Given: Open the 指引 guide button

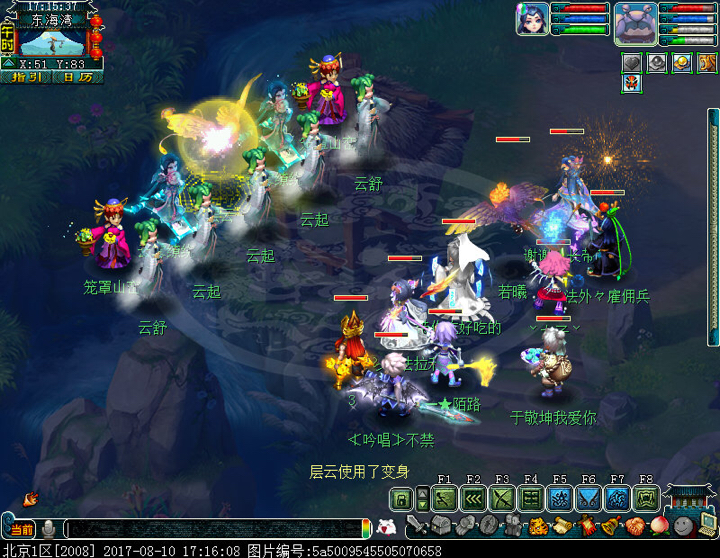Looking at the screenshot, I should [27, 77].
